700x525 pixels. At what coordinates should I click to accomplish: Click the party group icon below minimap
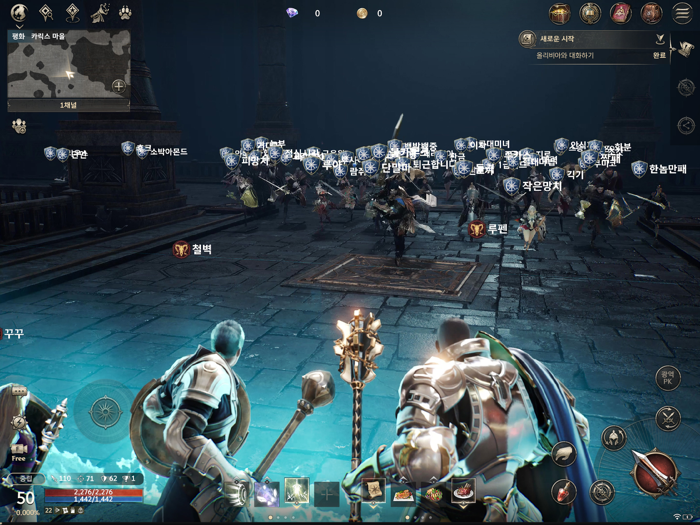[x=19, y=126]
